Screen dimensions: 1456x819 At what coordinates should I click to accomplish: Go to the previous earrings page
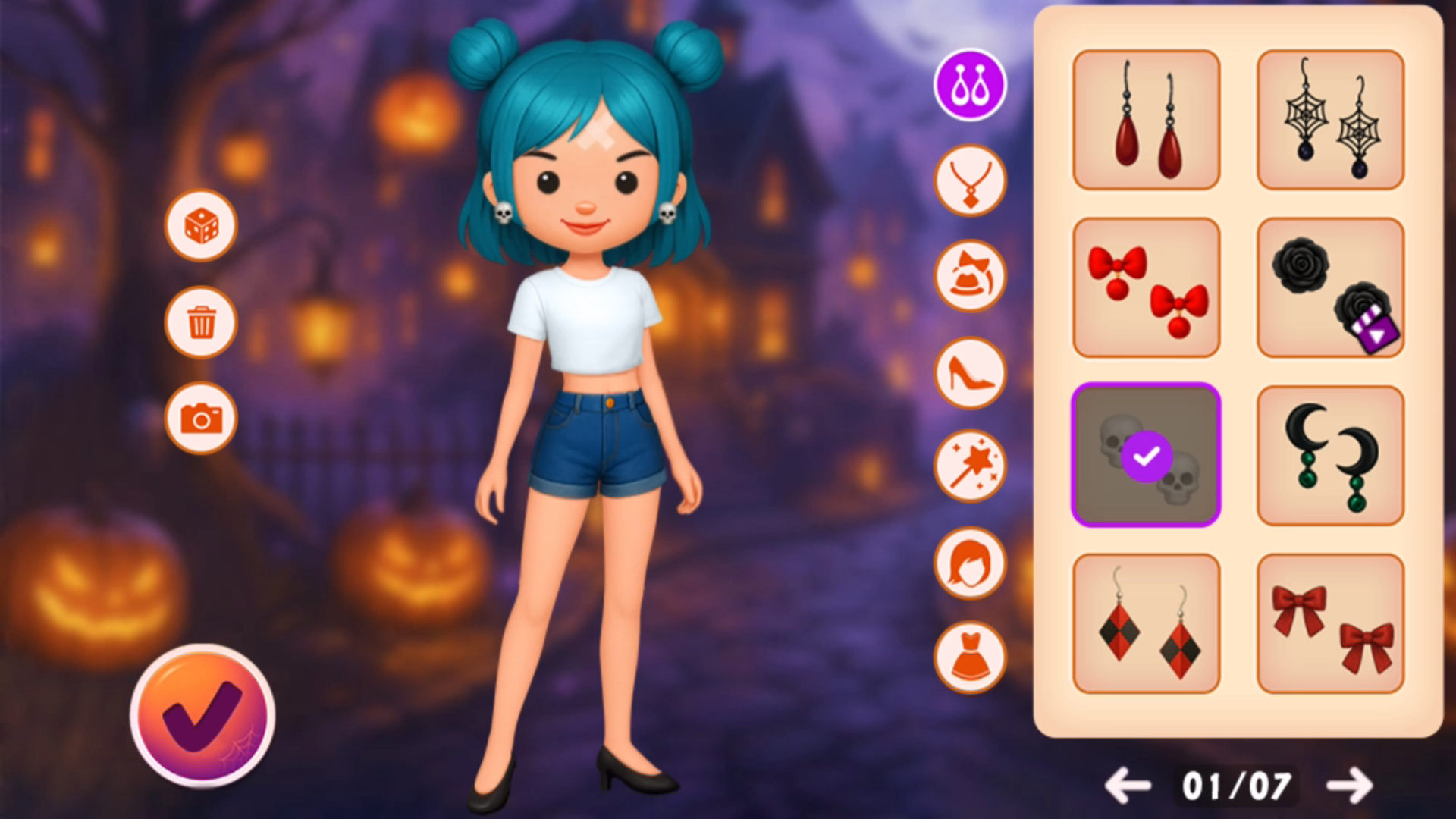pos(1128,786)
